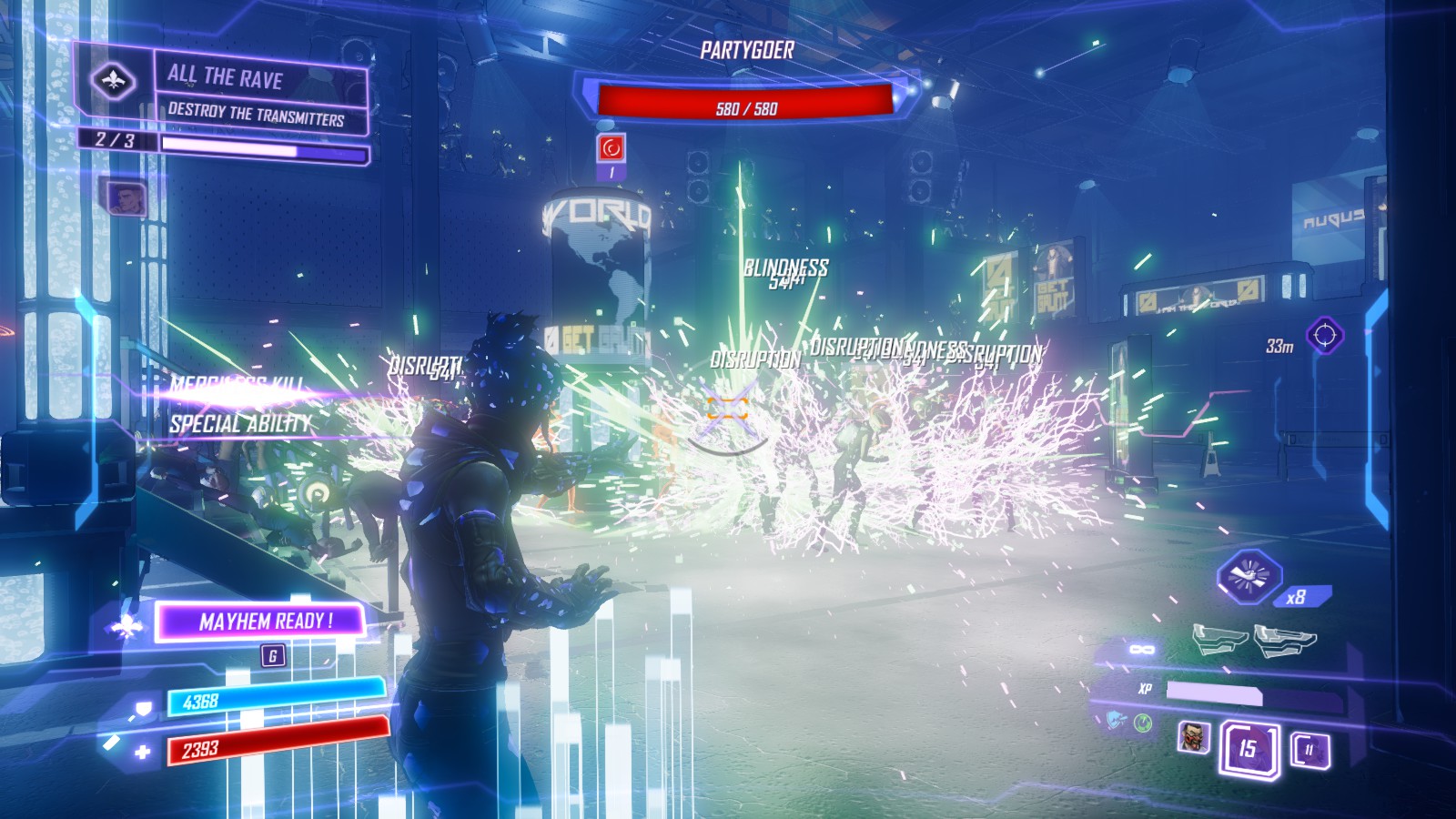
Task: Select the active level 15 agent slot
Action: click(1248, 749)
